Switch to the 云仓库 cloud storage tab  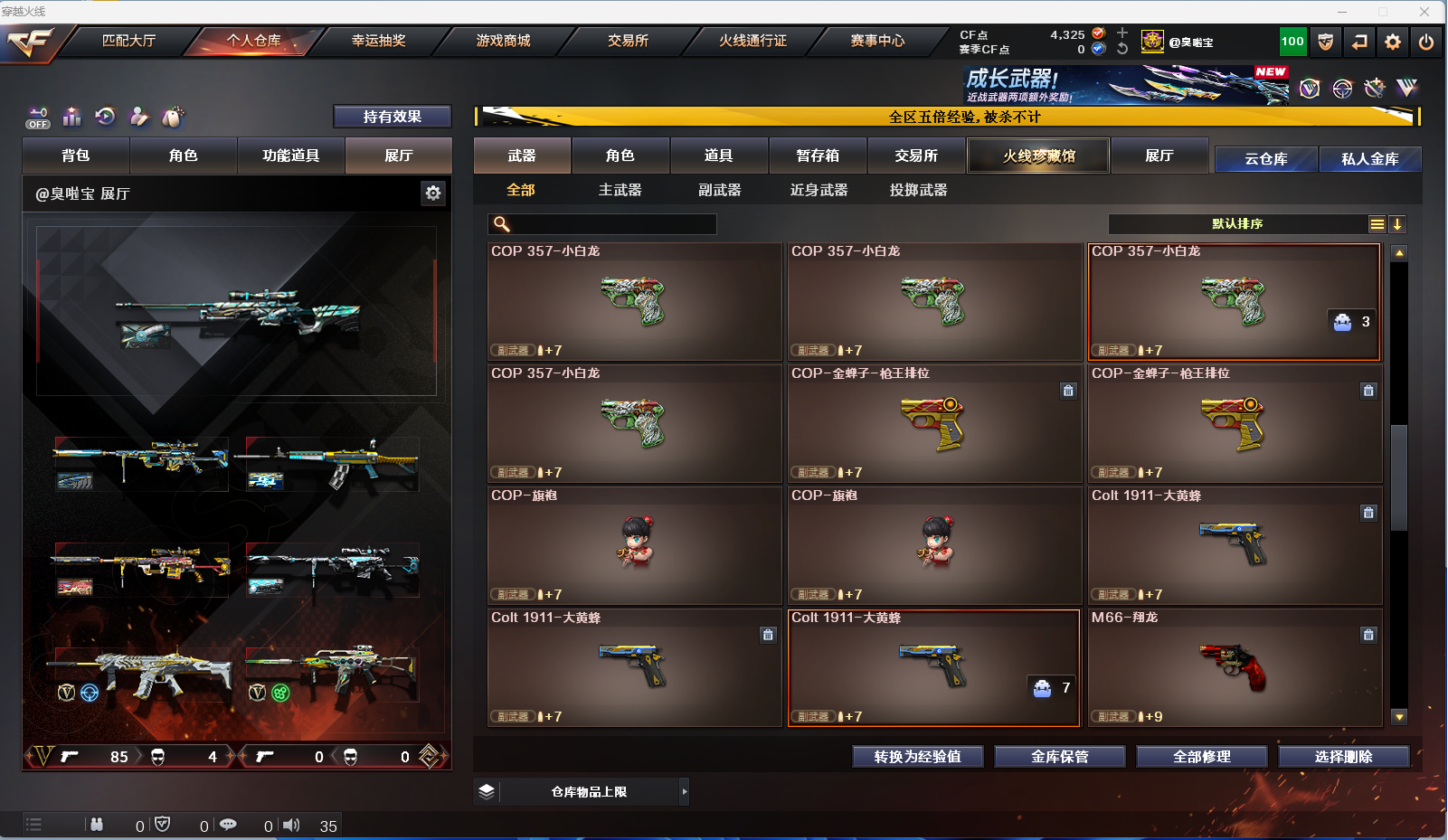click(x=1265, y=159)
